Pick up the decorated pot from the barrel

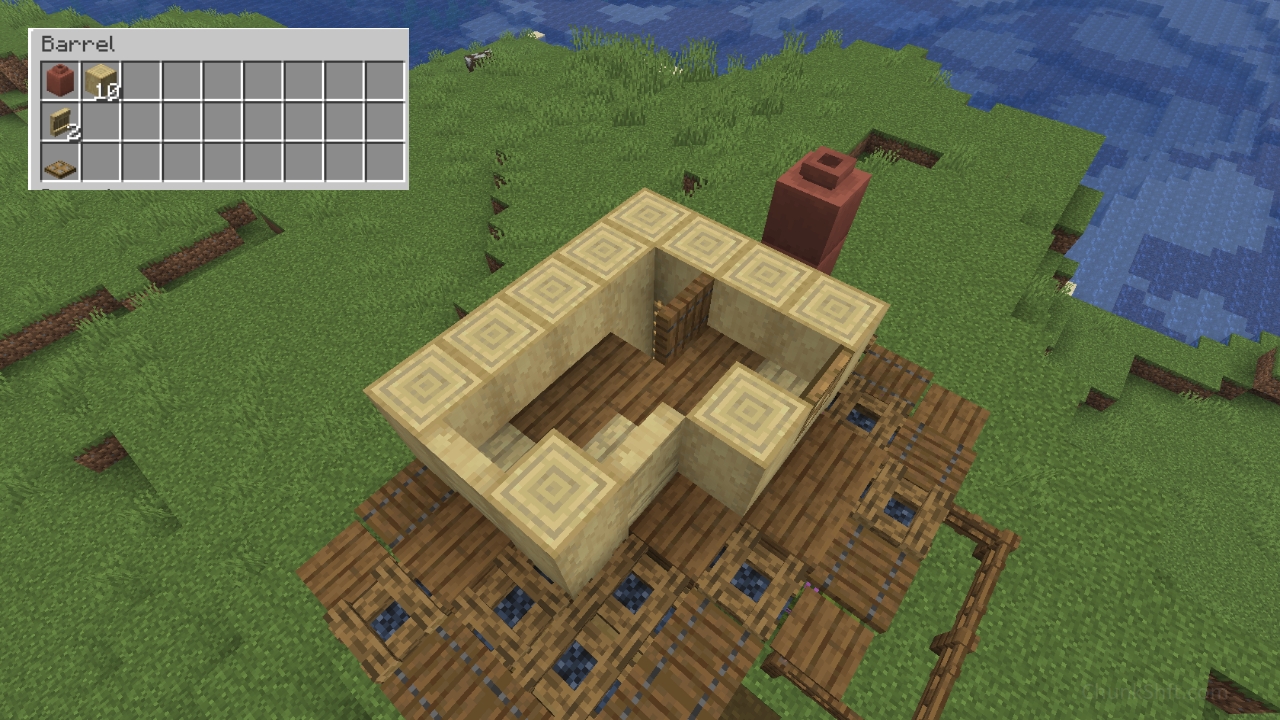pos(58,79)
